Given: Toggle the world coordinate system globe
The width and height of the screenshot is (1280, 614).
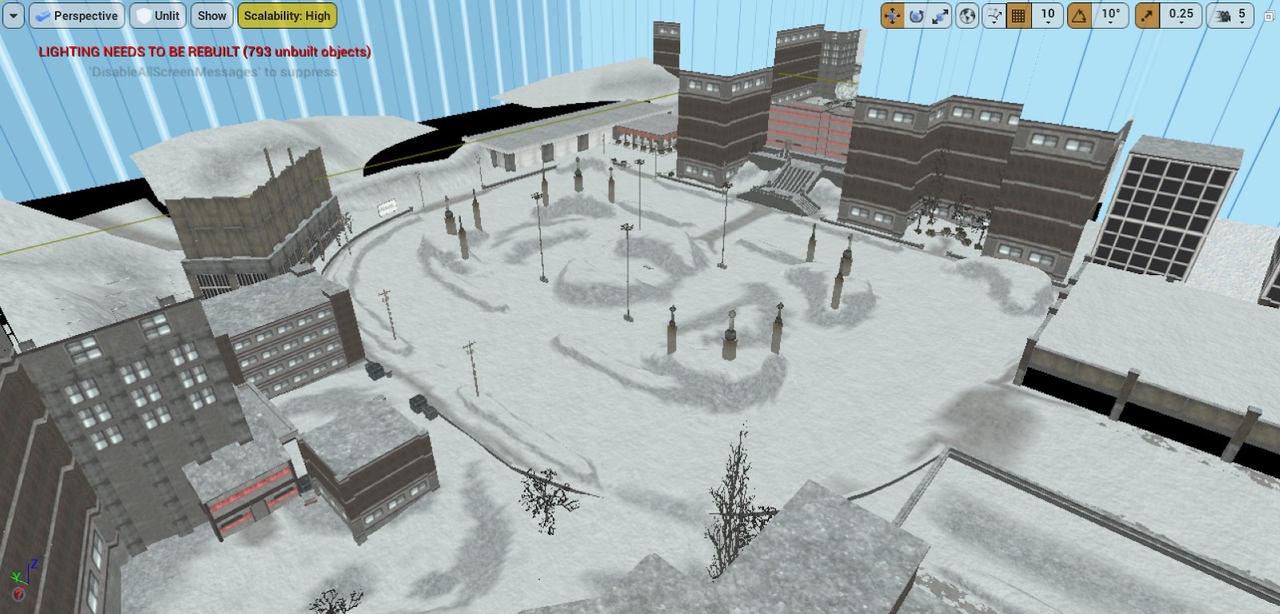Looking at the screenshot, I should 967,16.
